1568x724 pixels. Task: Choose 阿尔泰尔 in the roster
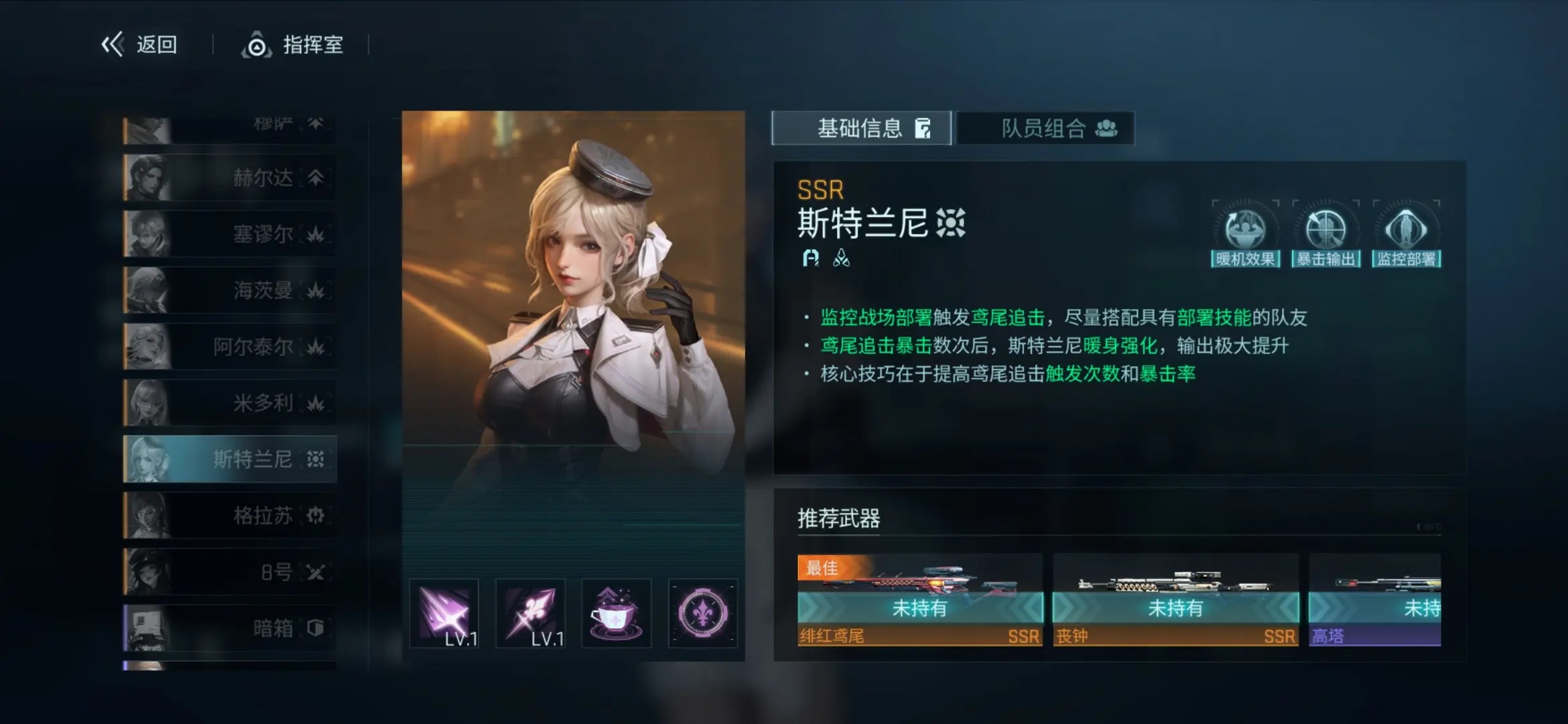point(230,347)
